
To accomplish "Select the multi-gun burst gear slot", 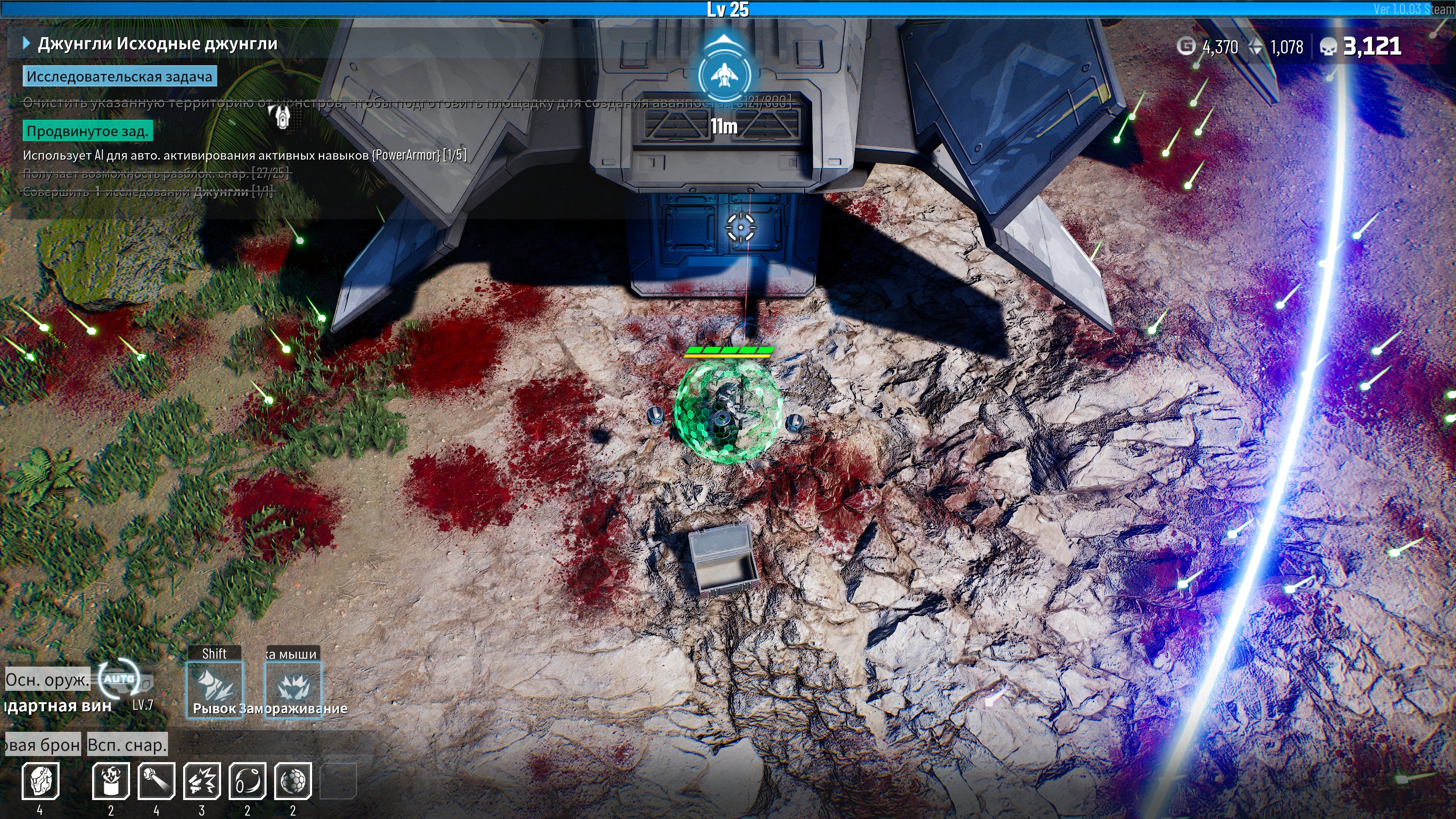I will (202, 781).
